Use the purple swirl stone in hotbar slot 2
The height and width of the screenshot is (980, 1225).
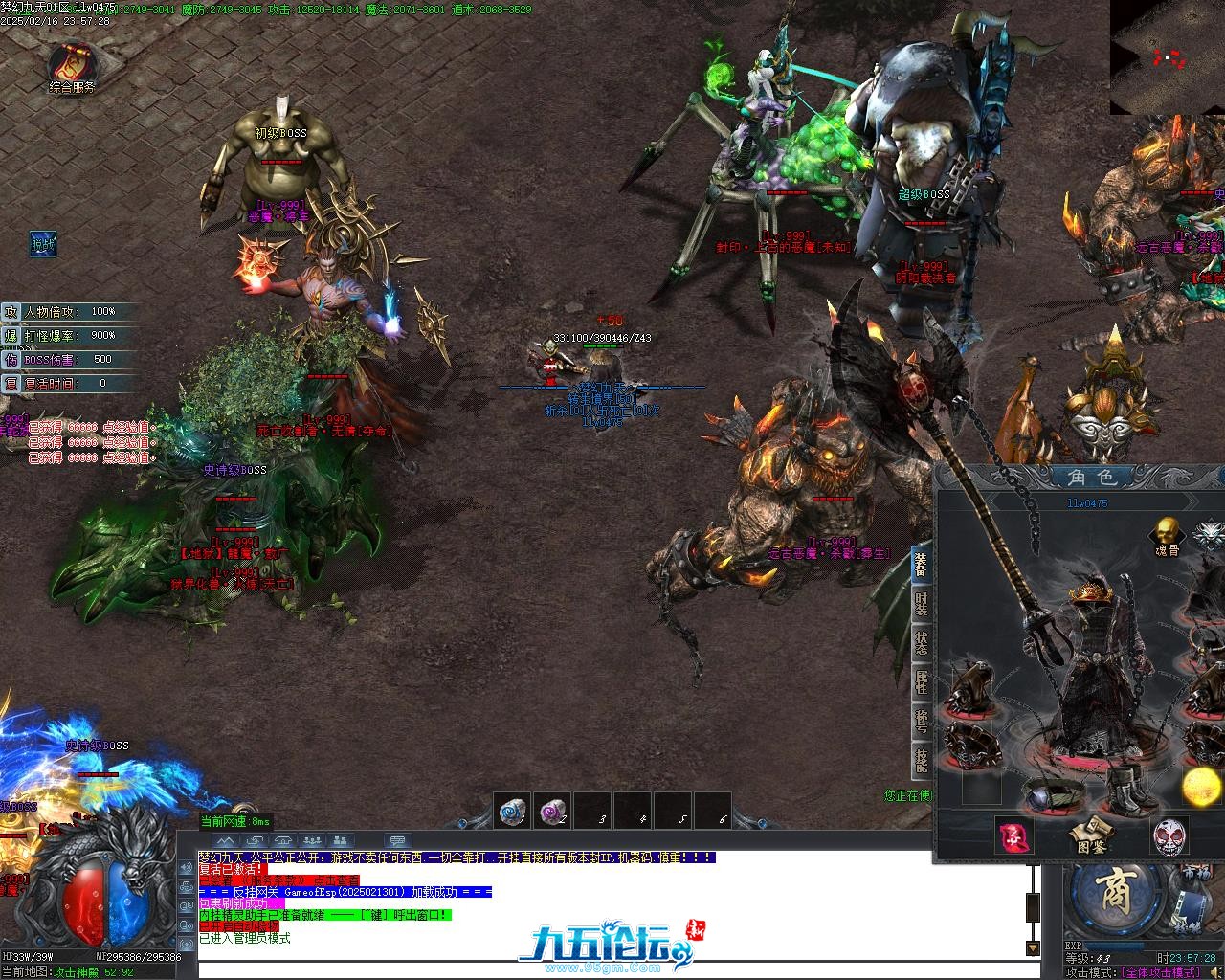click(x=553, y=812)
